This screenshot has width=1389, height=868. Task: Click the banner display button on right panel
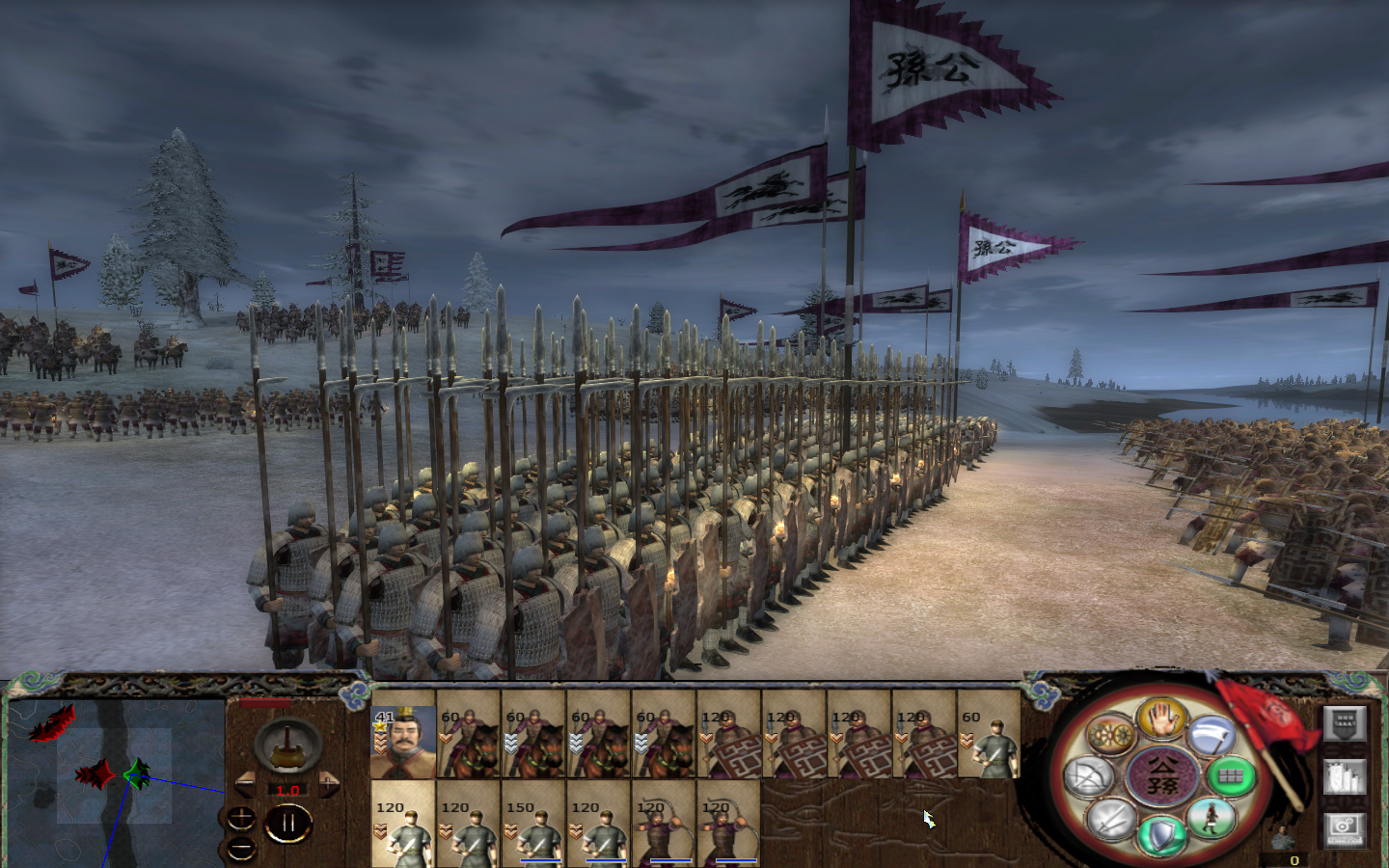click(x=1345, y=724)
